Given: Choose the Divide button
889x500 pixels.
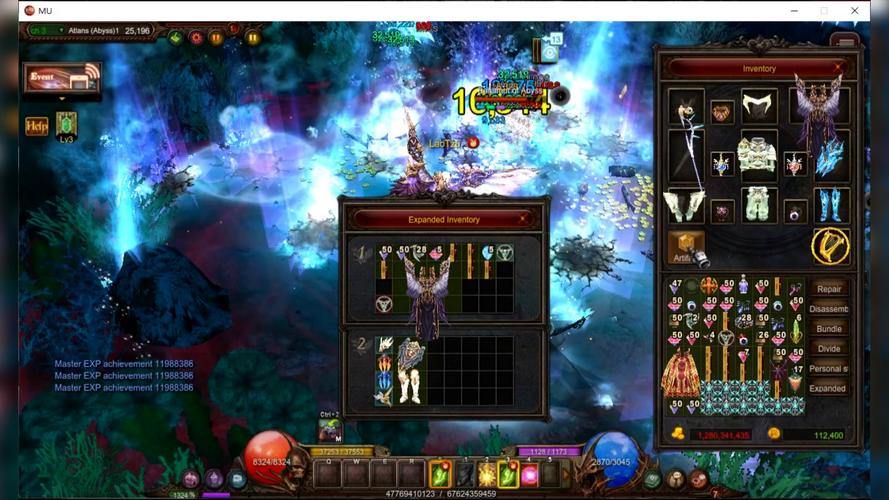Looking at the screenshot, I should coord(829,348).
